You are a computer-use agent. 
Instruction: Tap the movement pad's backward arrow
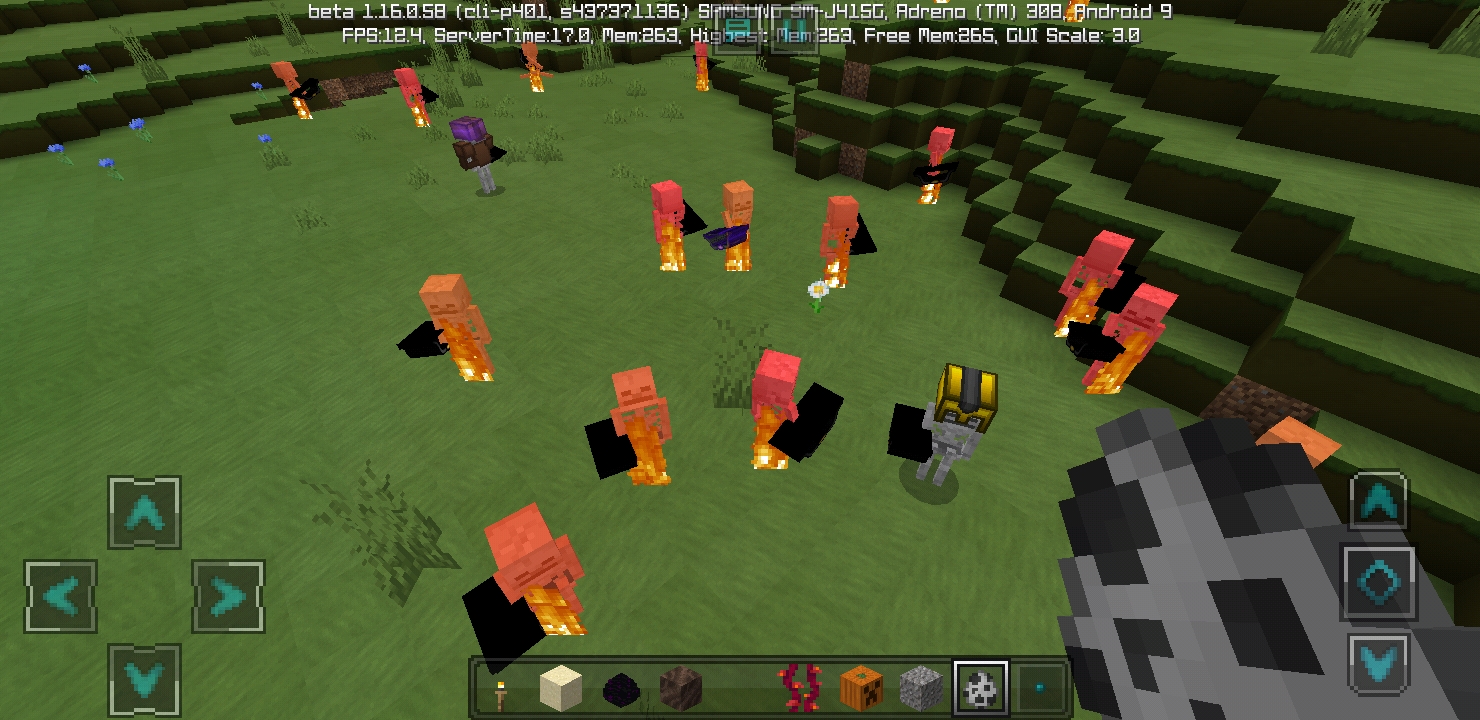(x=145, y=680)
